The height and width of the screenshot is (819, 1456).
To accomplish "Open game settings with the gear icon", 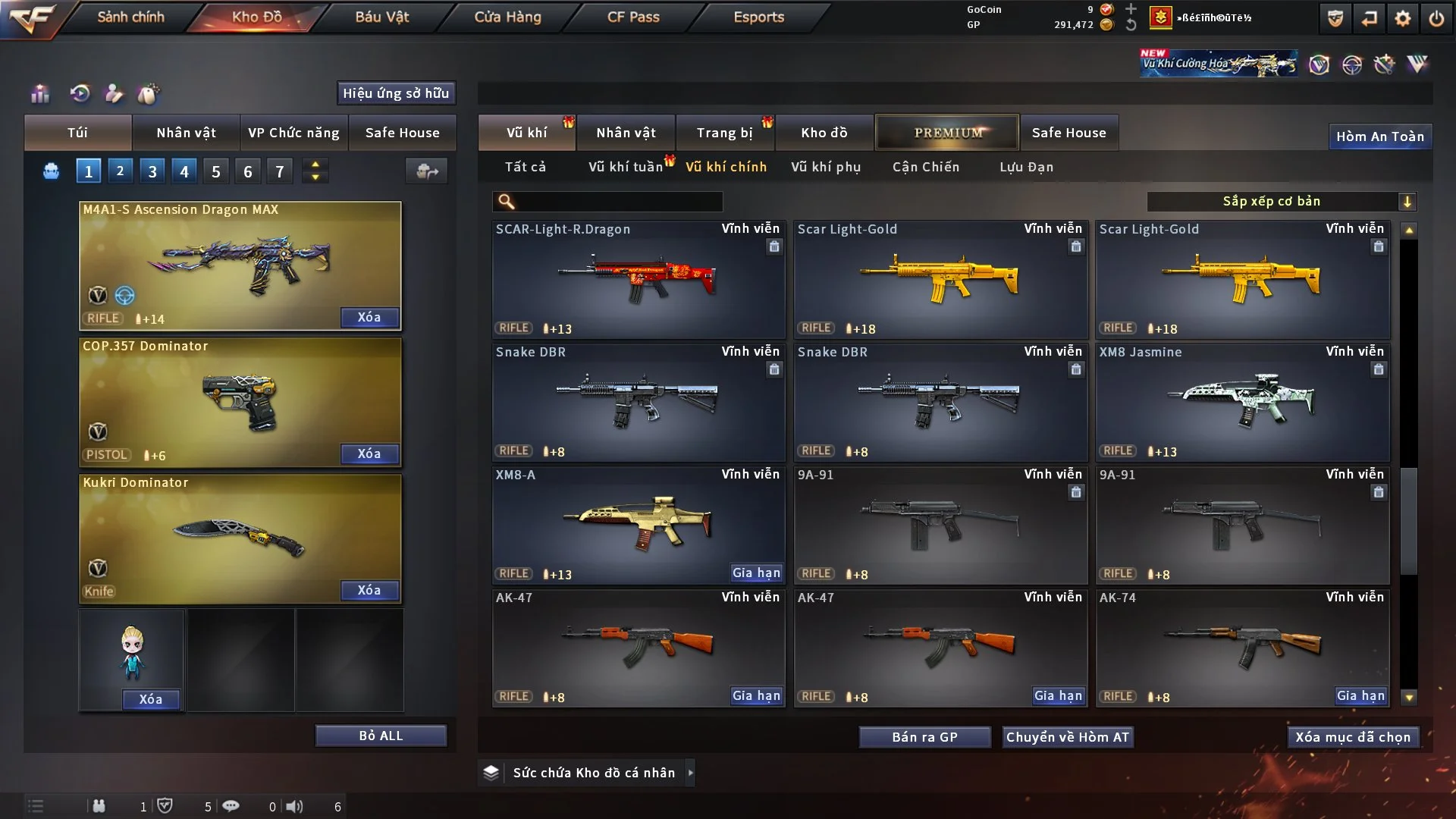I will (x=1403, y=18).
